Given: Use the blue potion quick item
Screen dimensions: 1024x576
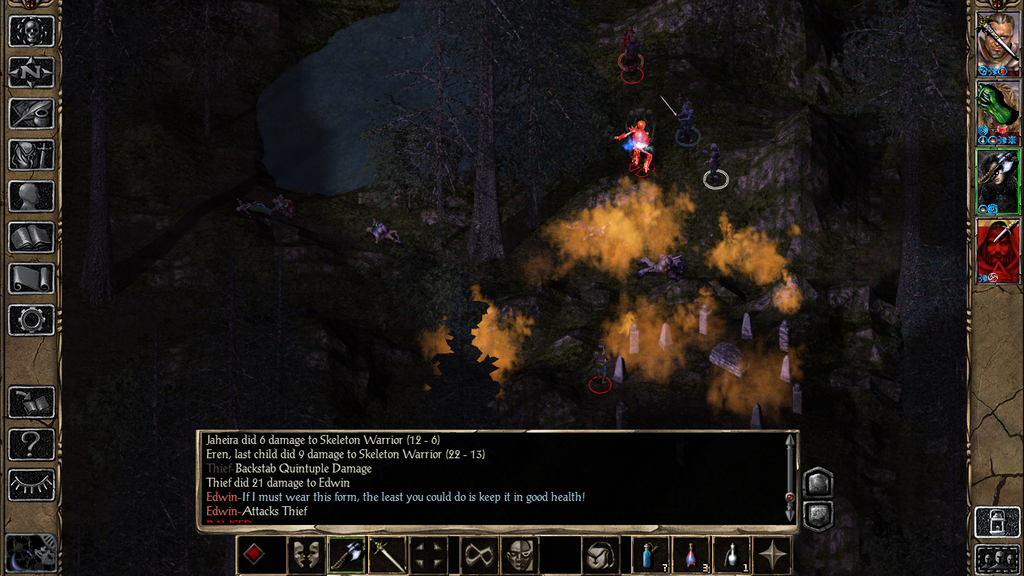Looking at the screenshot, I should (649, 555).
